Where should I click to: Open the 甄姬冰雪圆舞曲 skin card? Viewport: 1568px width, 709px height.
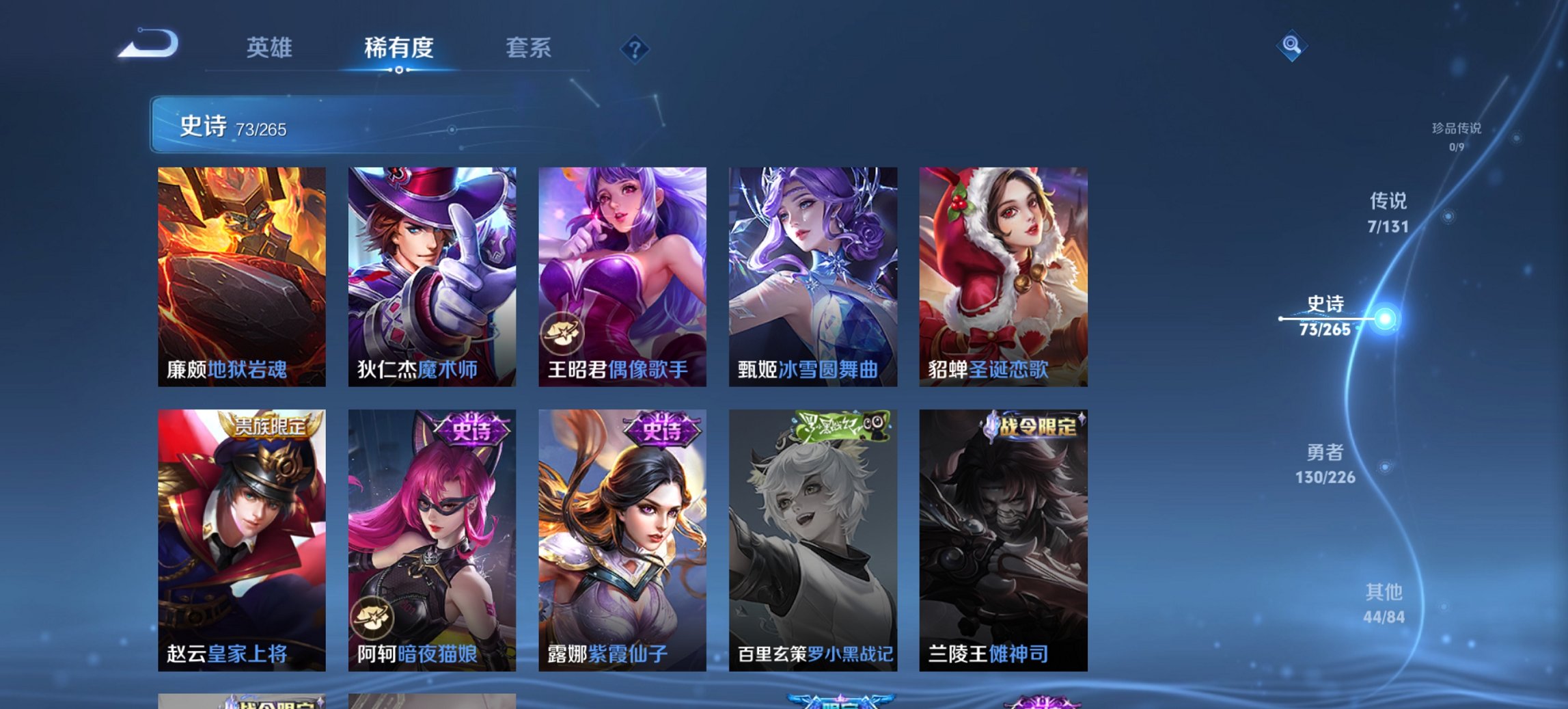tap(810, 273)
